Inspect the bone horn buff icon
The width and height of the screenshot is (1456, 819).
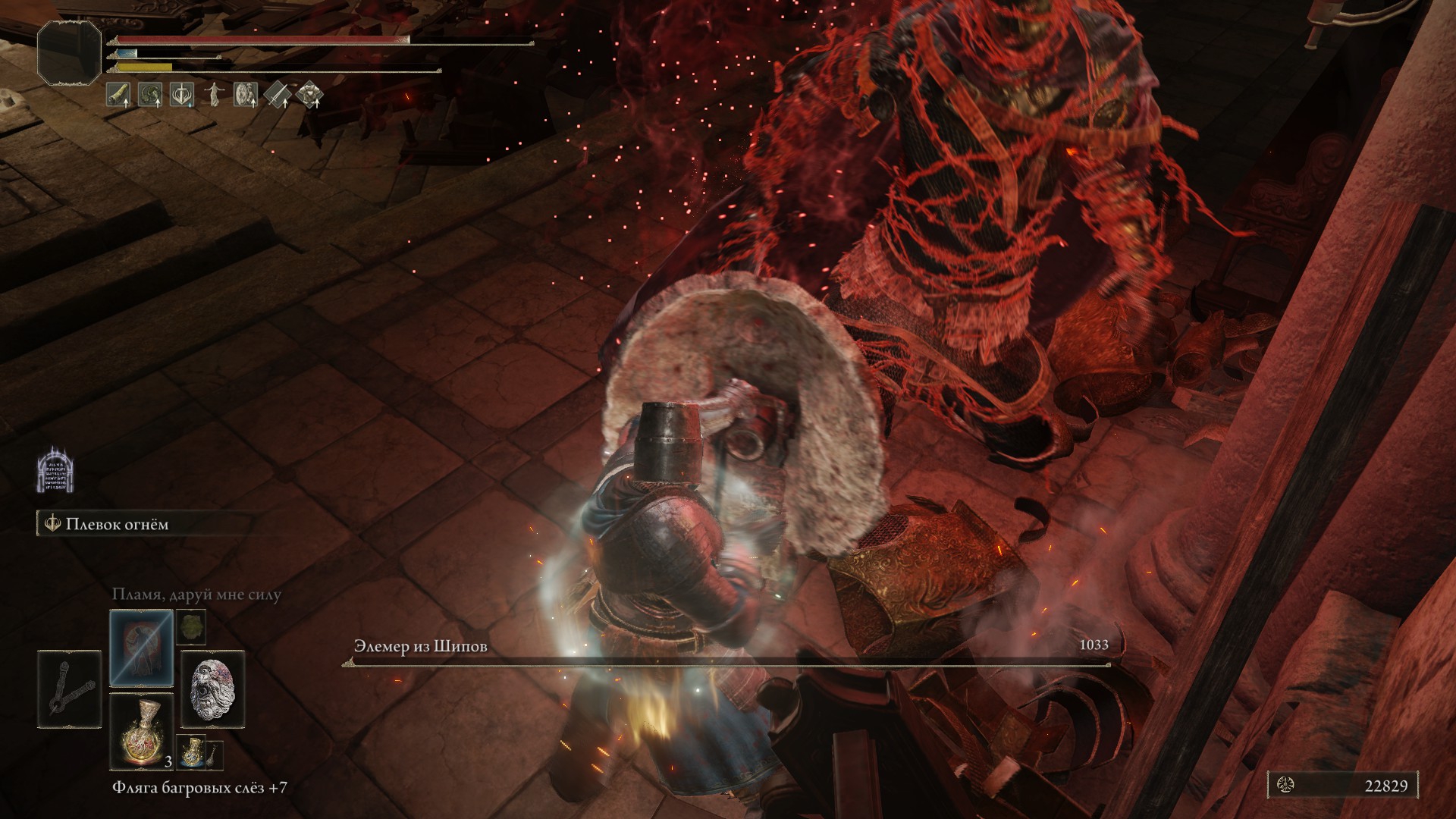(118, 95)
